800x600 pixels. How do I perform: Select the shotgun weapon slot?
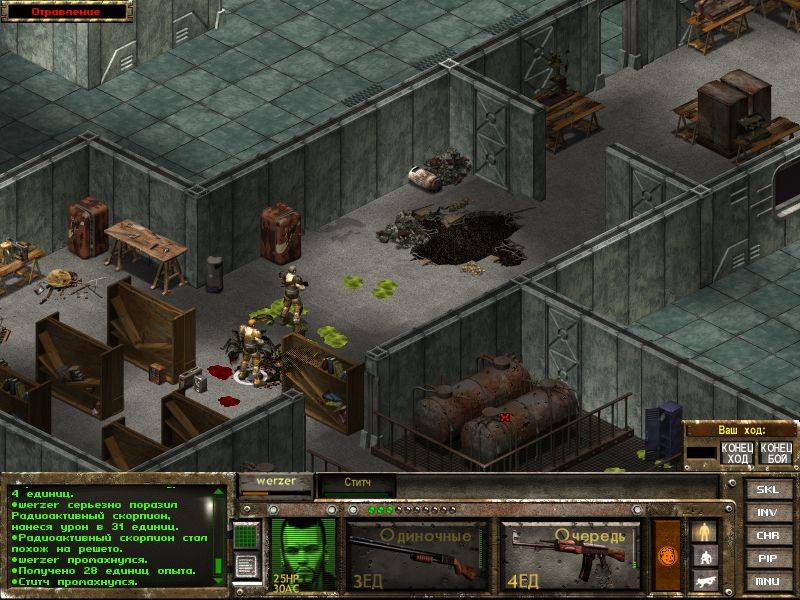pyautogui.click(x=416, y=555)
